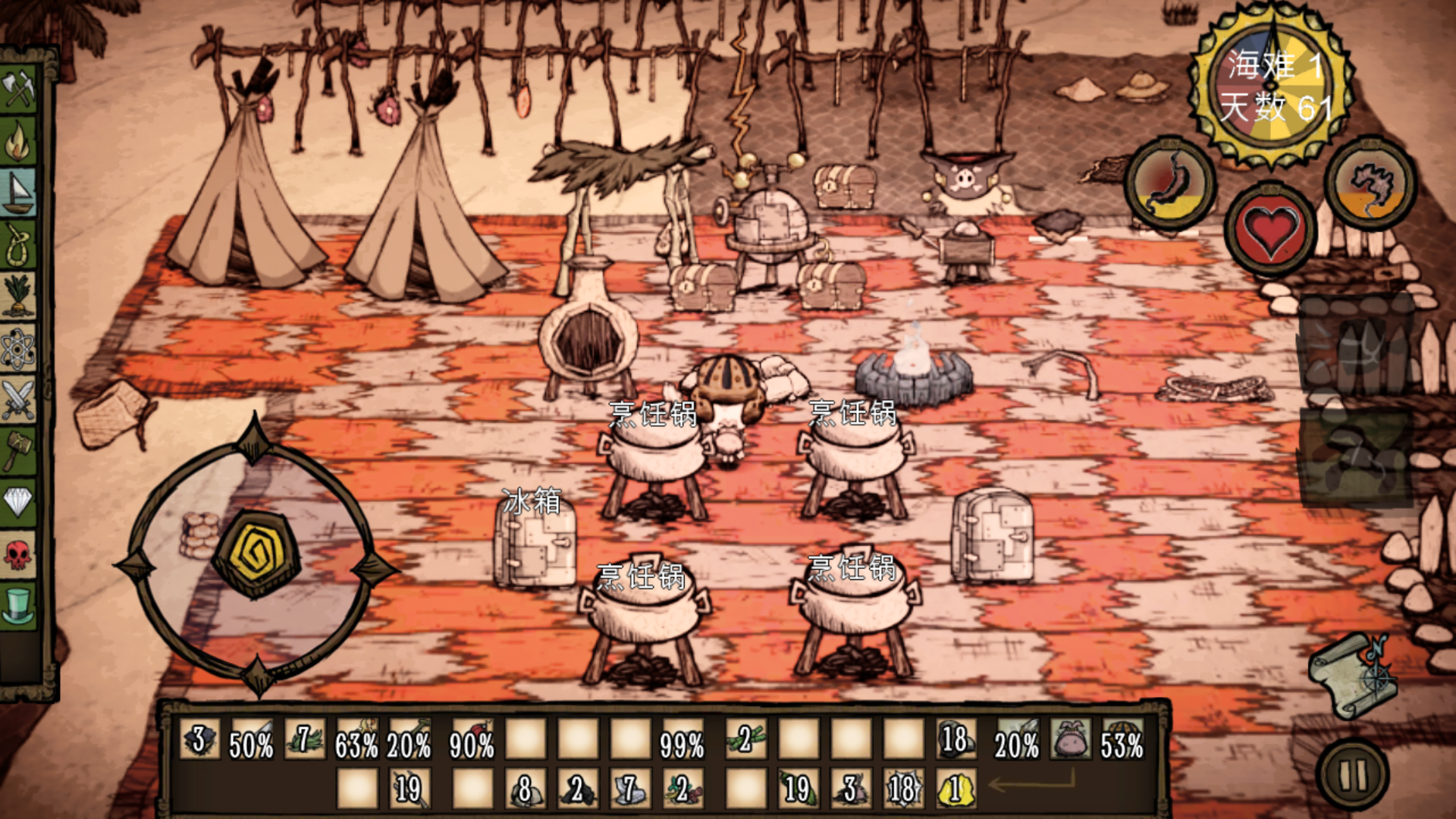
Task: Switch to the red skull Magic tab
Action: (x=19, y=554)
